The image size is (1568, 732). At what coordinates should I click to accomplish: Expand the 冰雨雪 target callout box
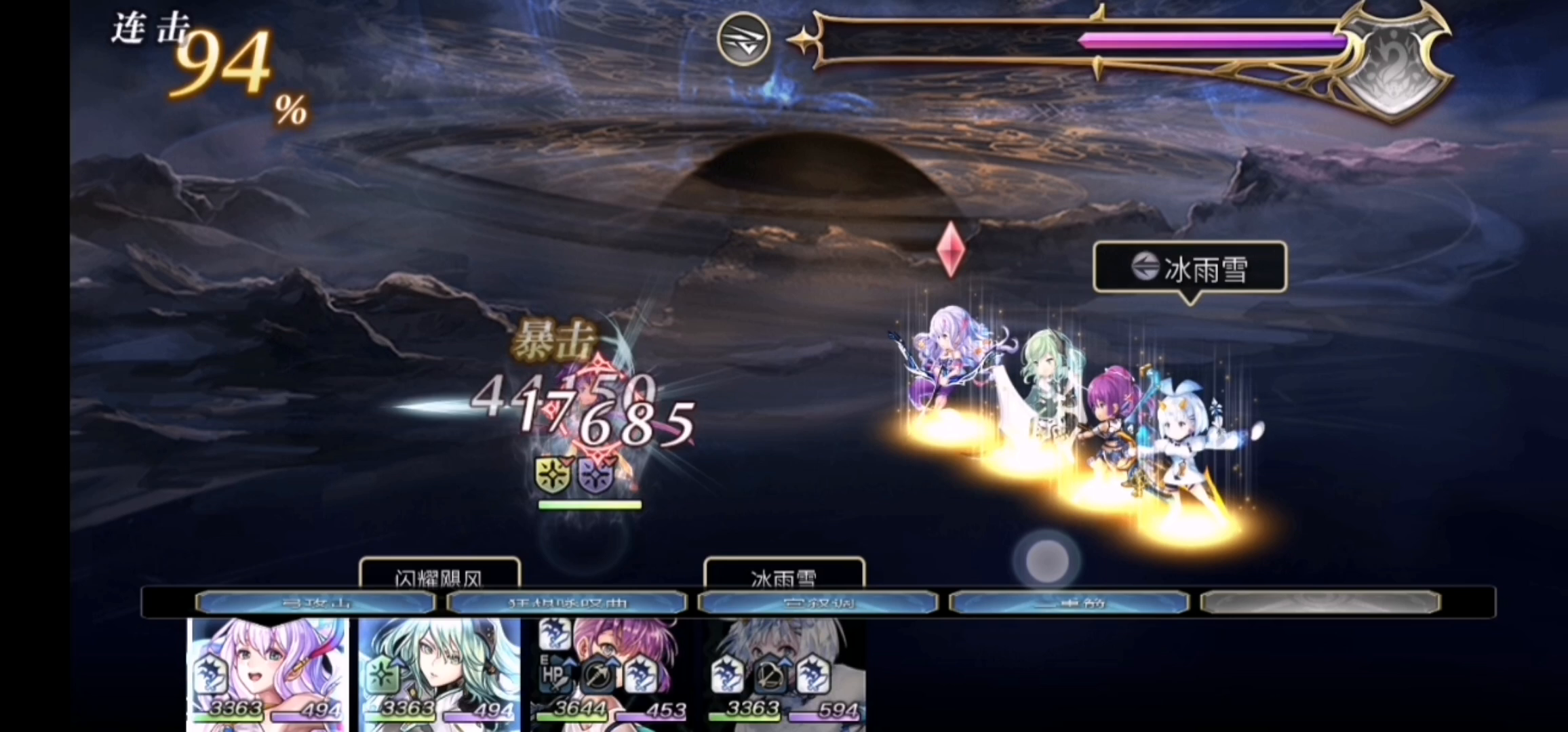[x=1190, y=267]
